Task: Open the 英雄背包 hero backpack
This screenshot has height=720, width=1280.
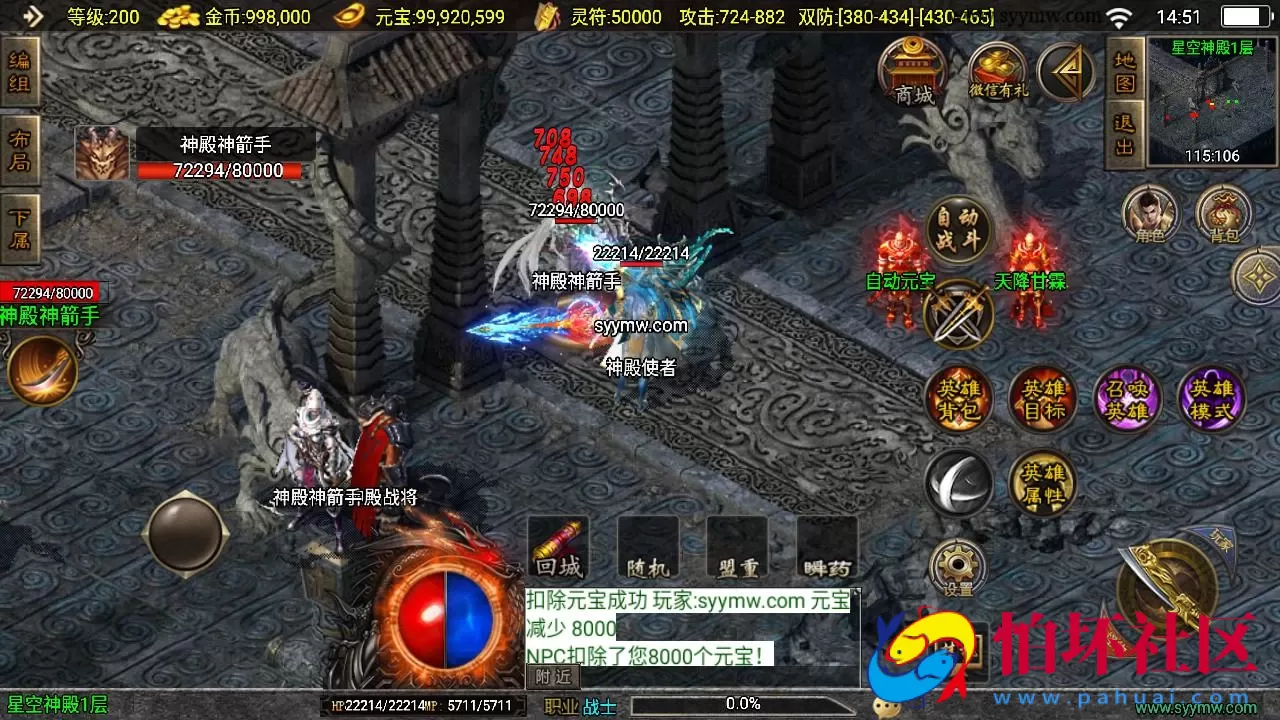Action: (x=958, y=398)
